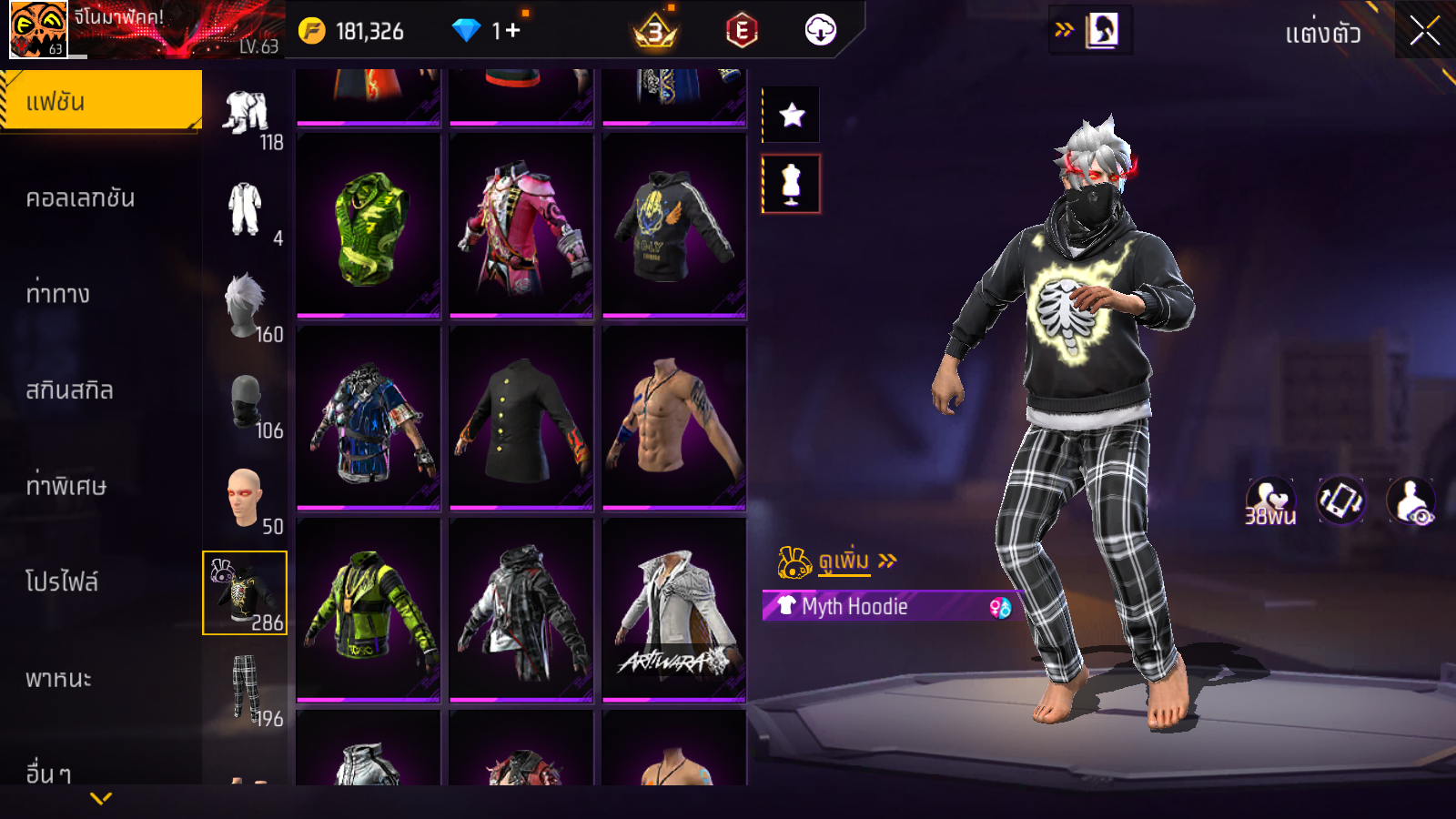Choose the shirtless tattooed torso
This screenshot has height=819, width=1456.
tap(674, 420)
